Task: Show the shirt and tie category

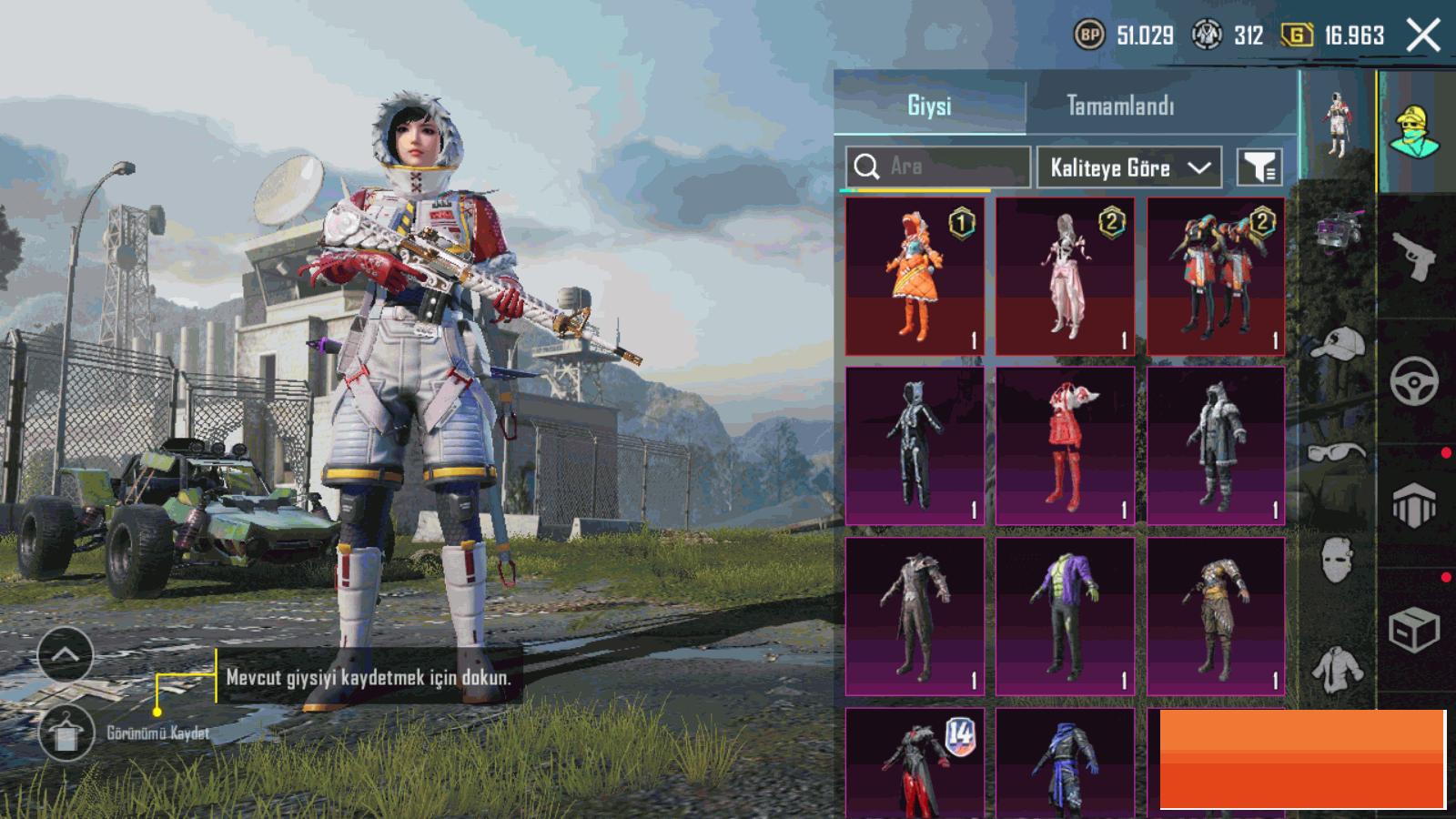Action: [1338, 669]
